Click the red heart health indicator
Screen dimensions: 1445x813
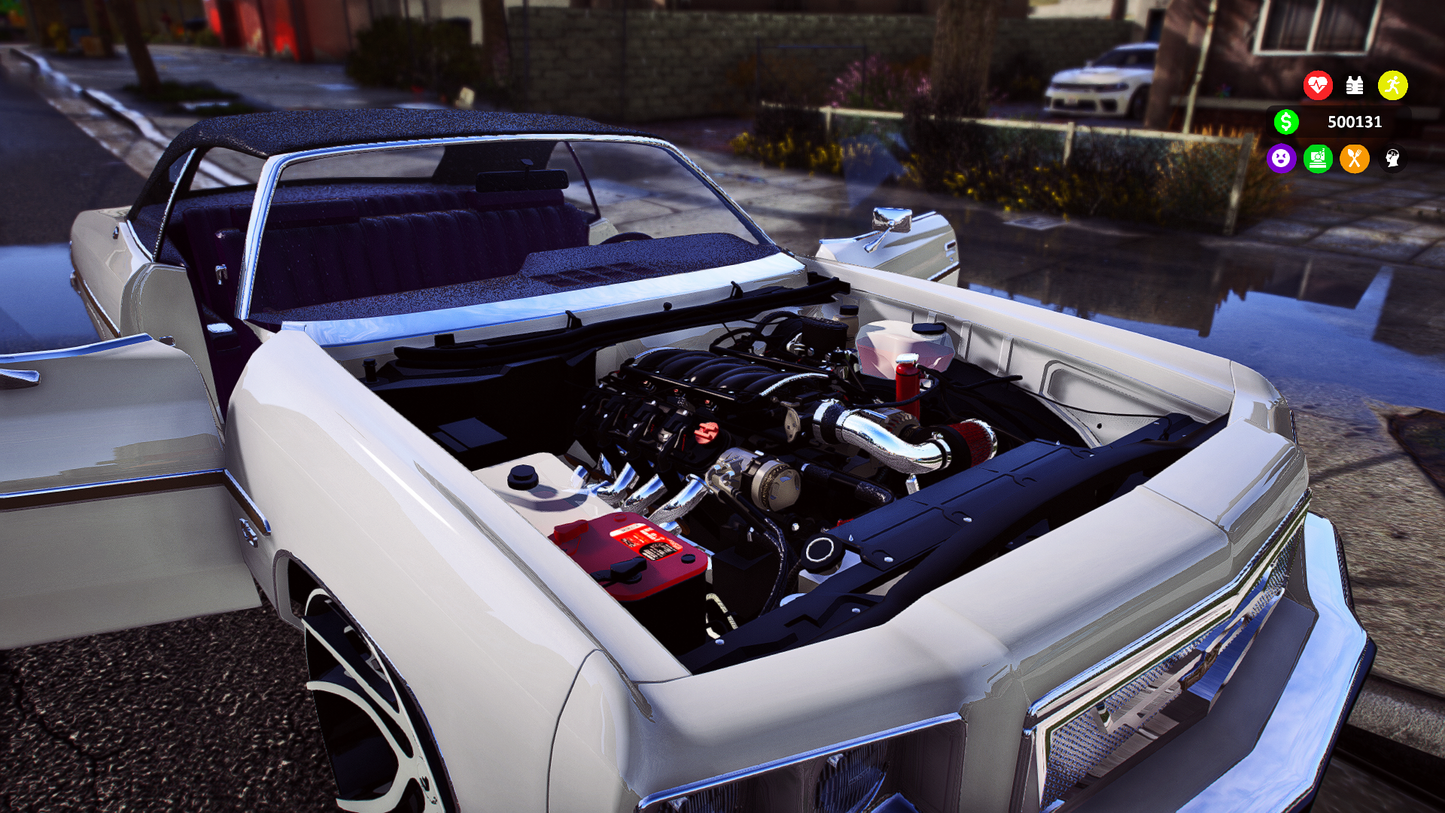1318,86
